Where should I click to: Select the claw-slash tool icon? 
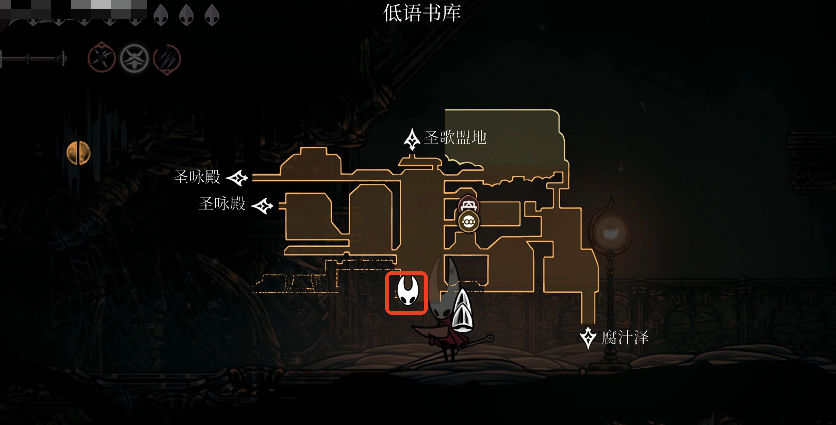click(167, 58)
